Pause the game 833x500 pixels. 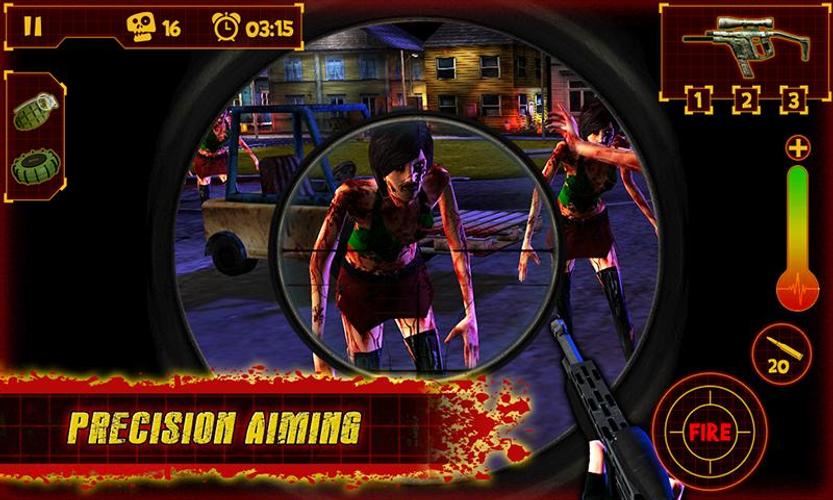(33, 27)
